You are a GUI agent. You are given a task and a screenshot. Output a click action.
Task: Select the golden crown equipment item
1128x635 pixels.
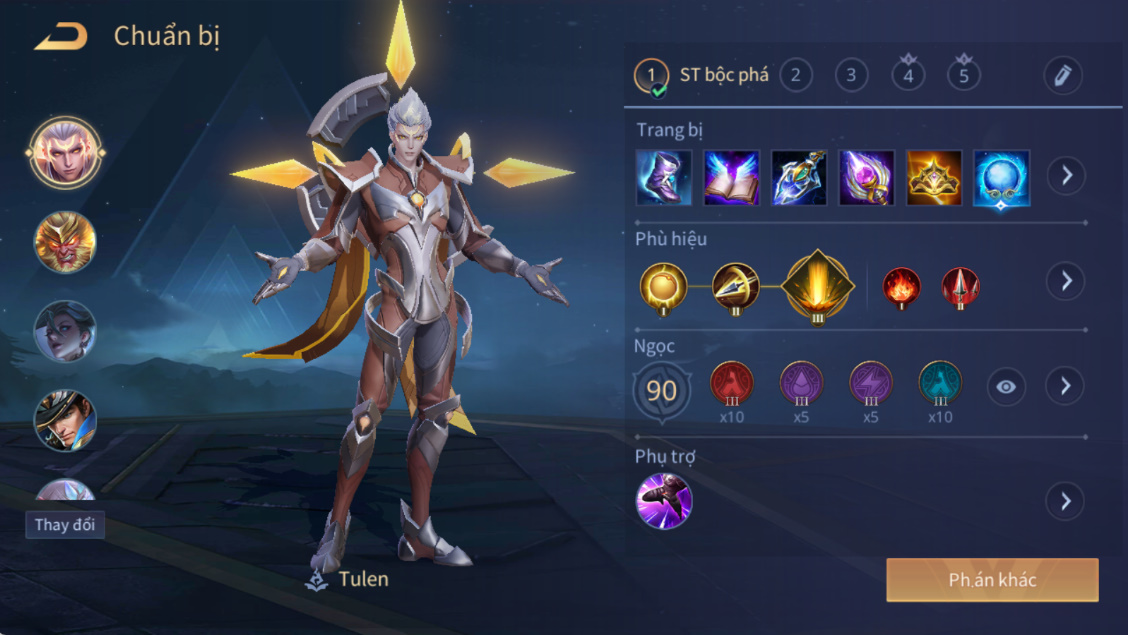click(934, 178)
